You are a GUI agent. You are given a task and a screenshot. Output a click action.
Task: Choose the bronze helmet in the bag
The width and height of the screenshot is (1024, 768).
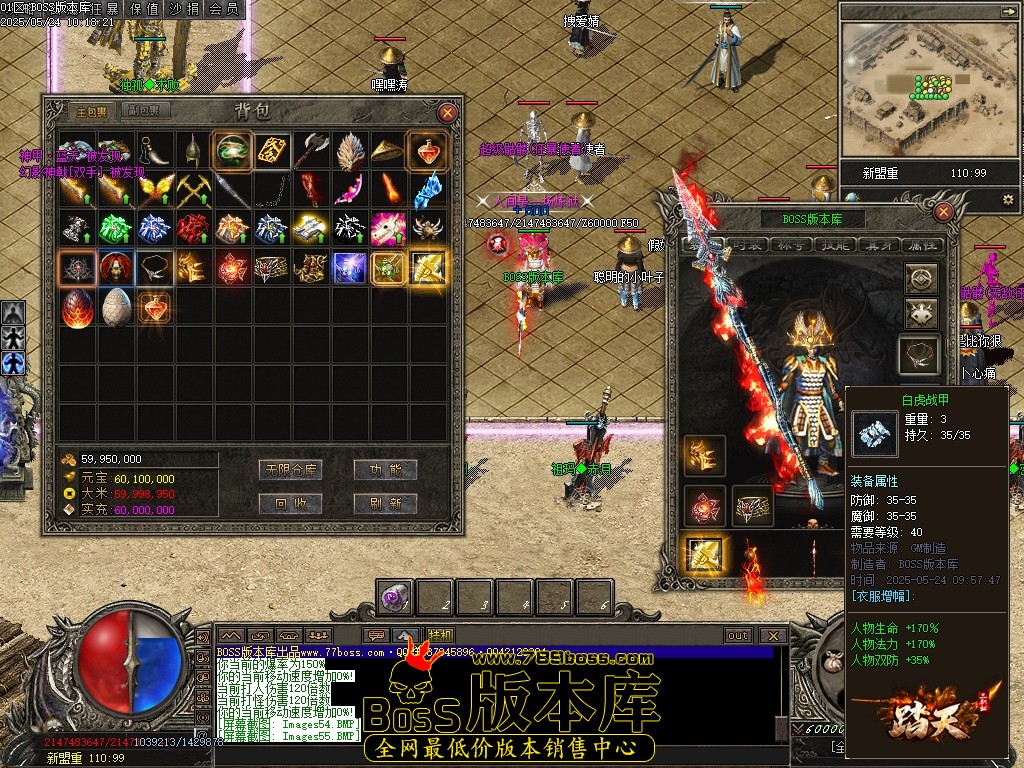pyautogui.click(x=193, y=150)
